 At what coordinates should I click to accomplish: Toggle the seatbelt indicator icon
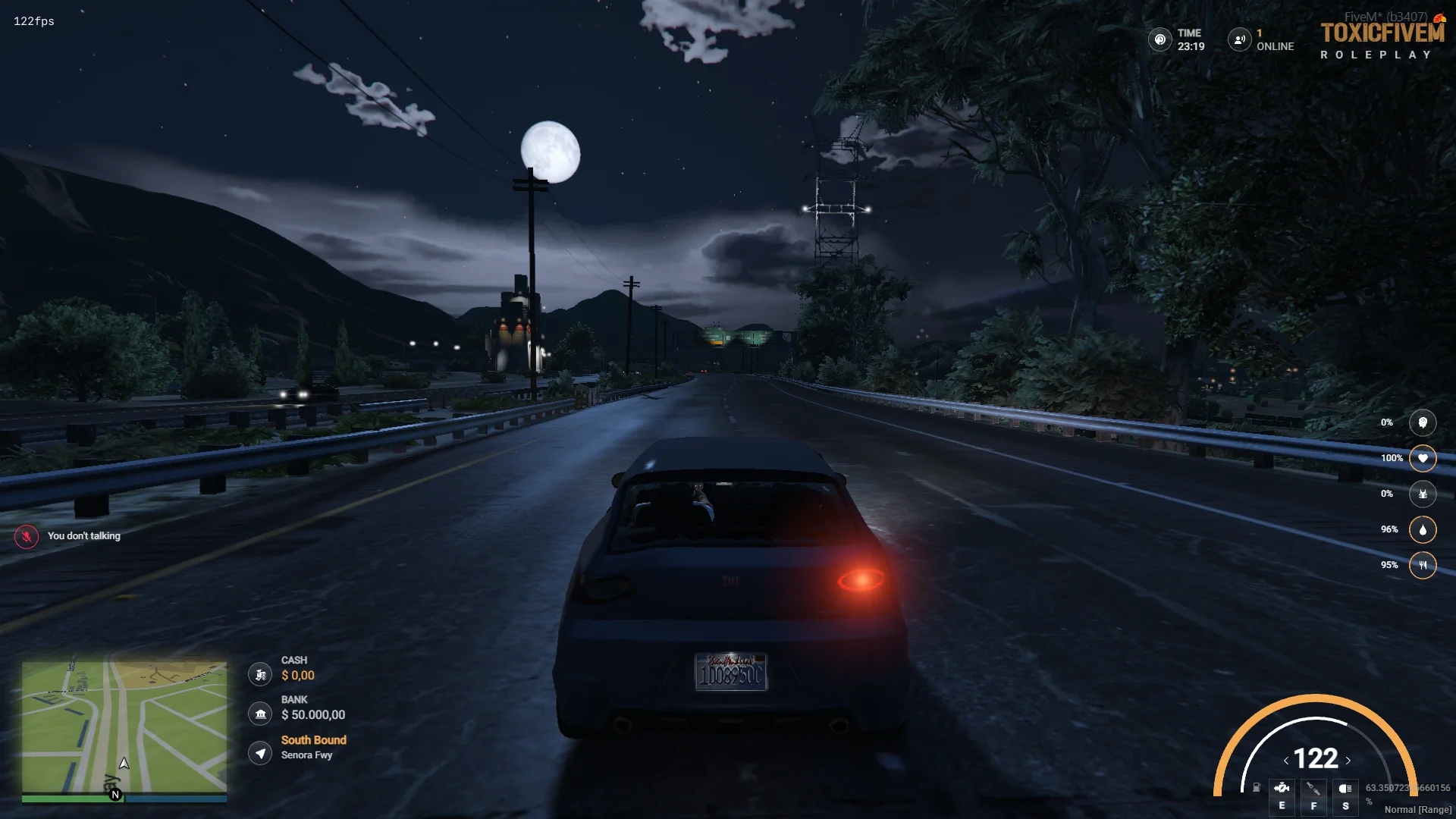(x=1313, y=789)
